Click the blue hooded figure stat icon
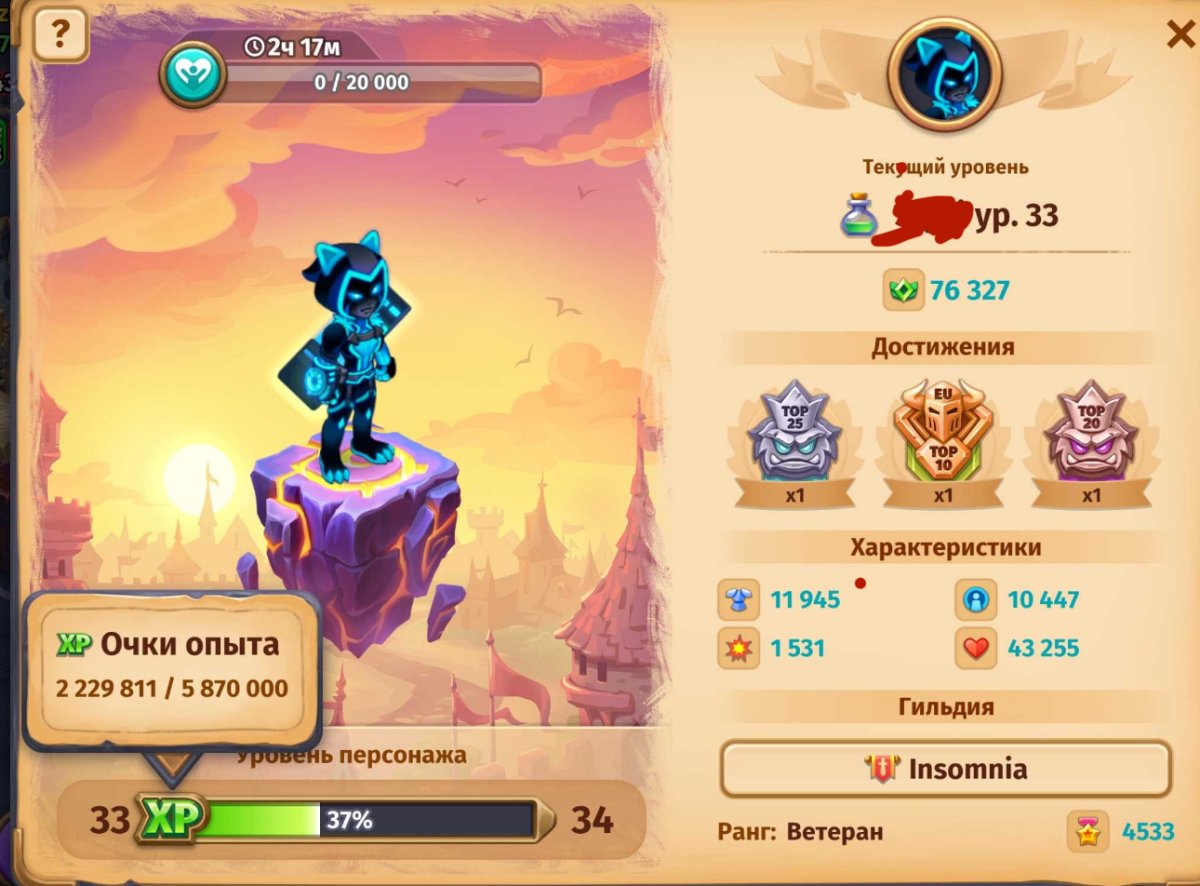1200x886 pixels. pos(976,600)
